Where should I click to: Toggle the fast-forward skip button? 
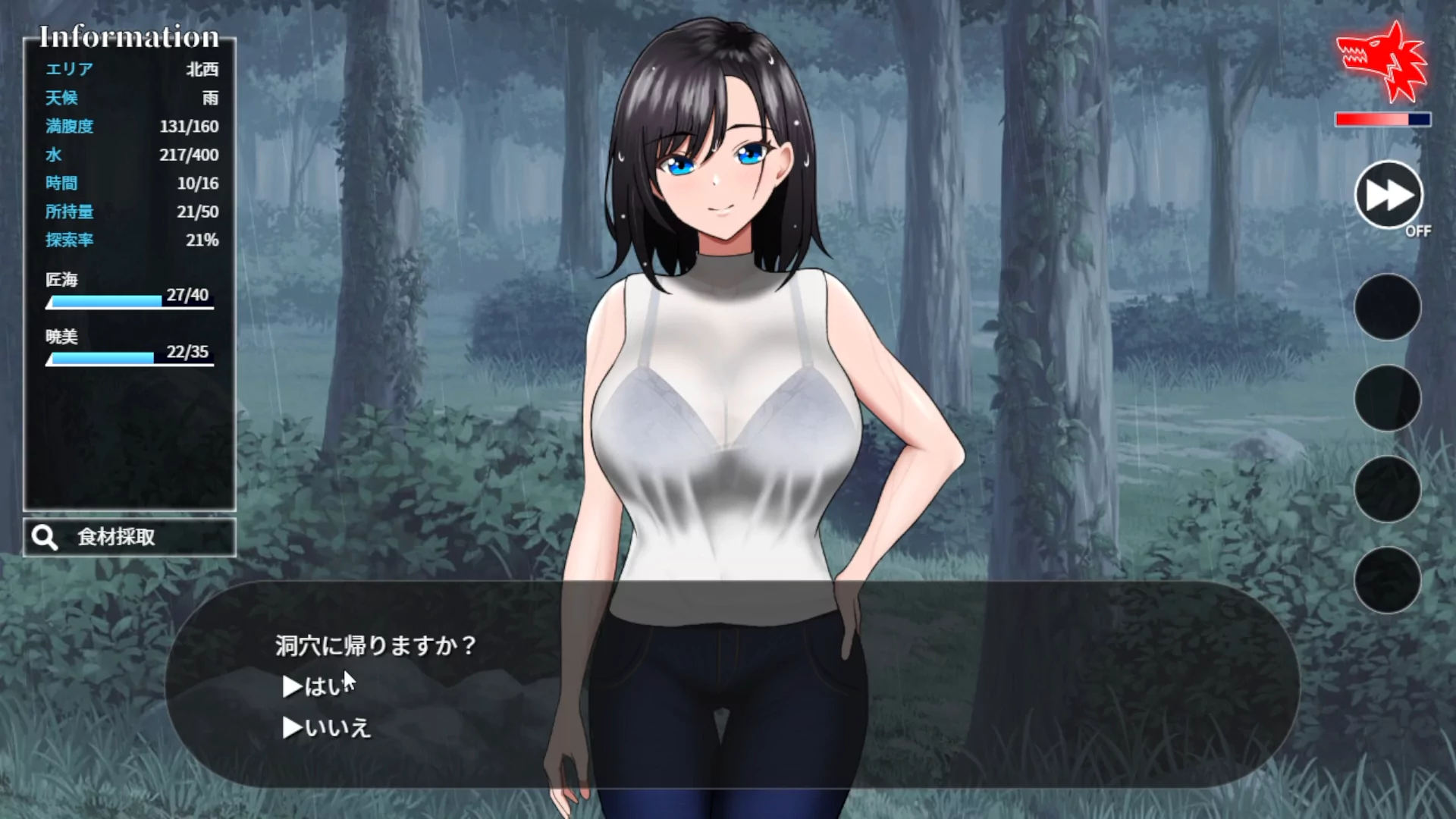(1388, 195)
